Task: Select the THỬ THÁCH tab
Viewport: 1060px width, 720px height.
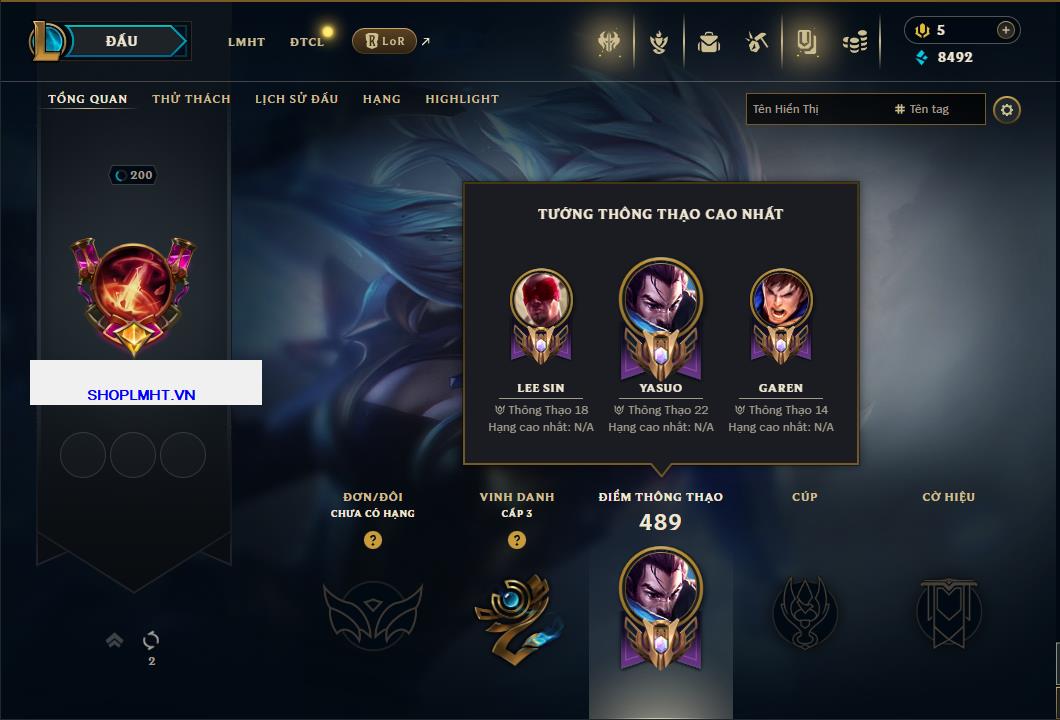Action: 191,99
